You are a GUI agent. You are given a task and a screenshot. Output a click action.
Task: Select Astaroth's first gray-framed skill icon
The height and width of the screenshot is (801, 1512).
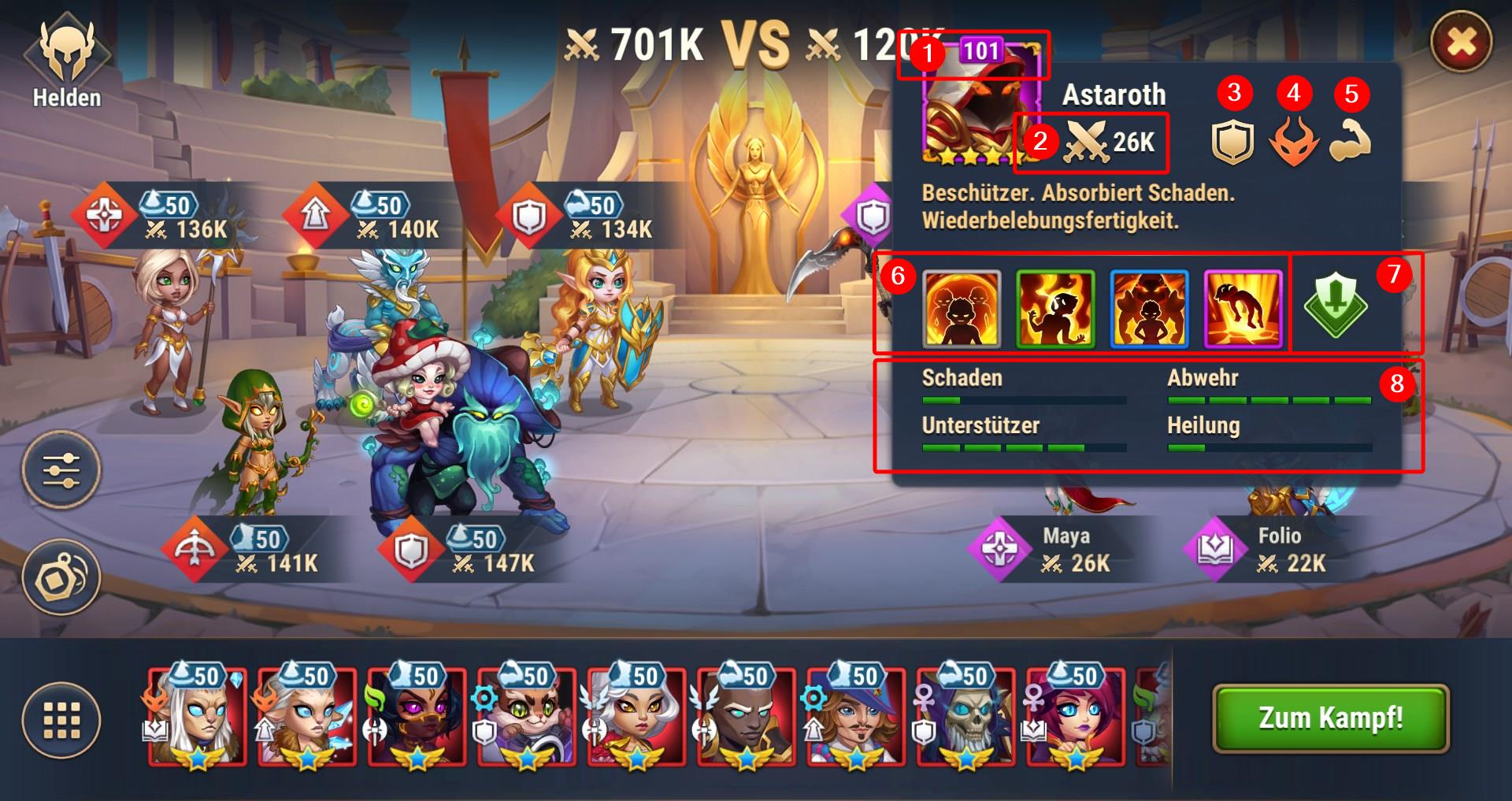(961, 309)
